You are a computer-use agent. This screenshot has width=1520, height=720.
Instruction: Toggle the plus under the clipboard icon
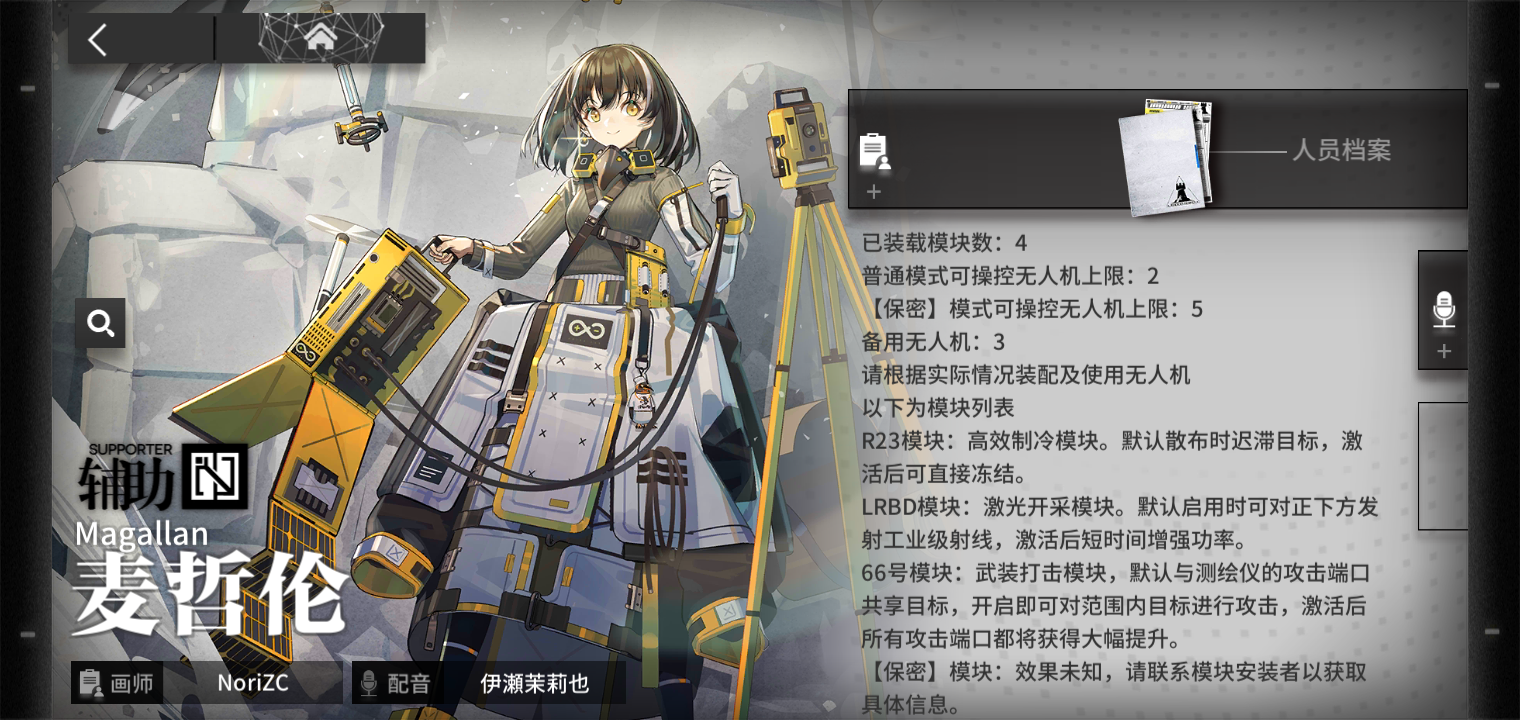click(874, 192)
